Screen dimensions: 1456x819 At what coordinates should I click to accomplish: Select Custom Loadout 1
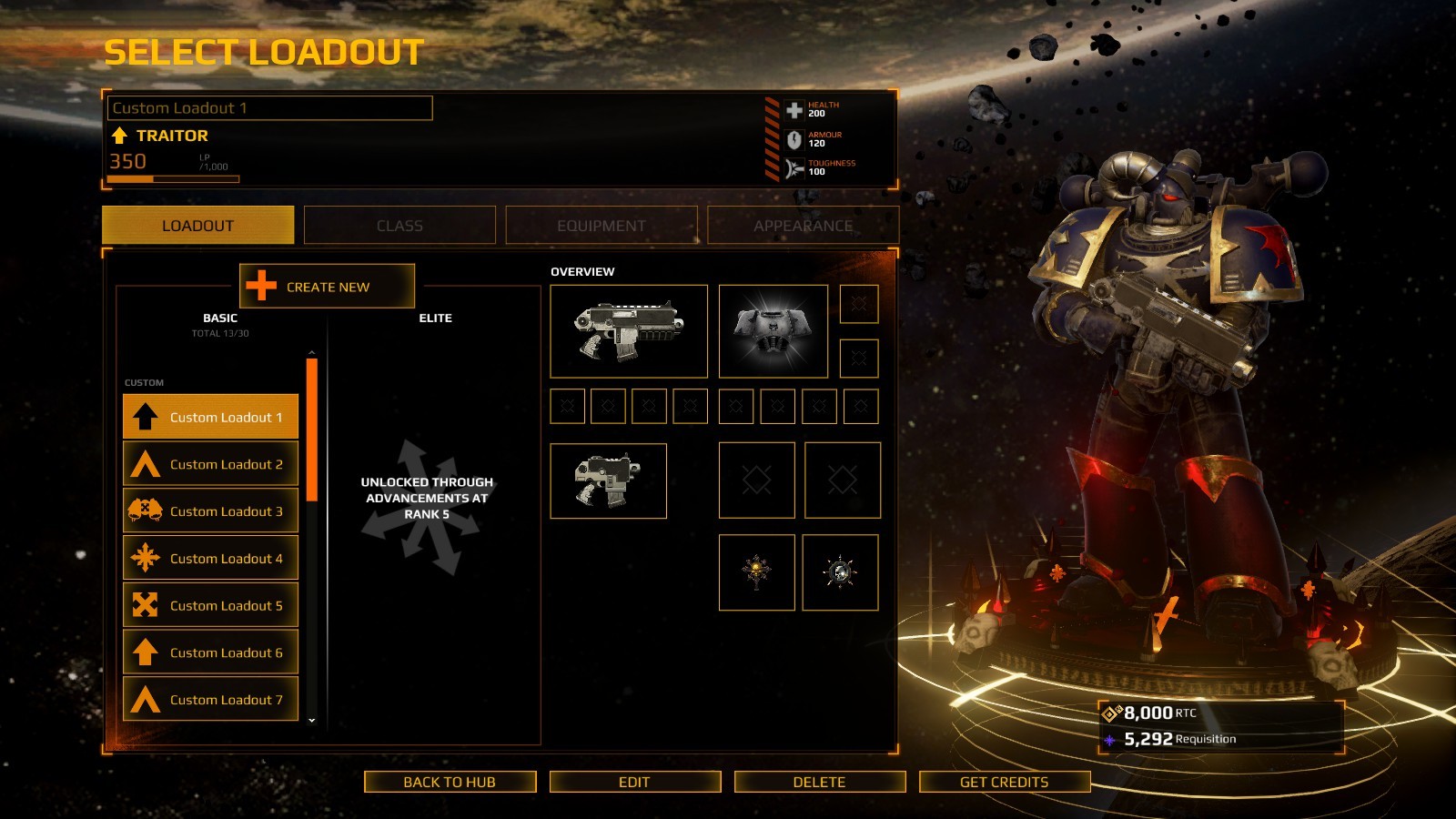click(210, 417)
